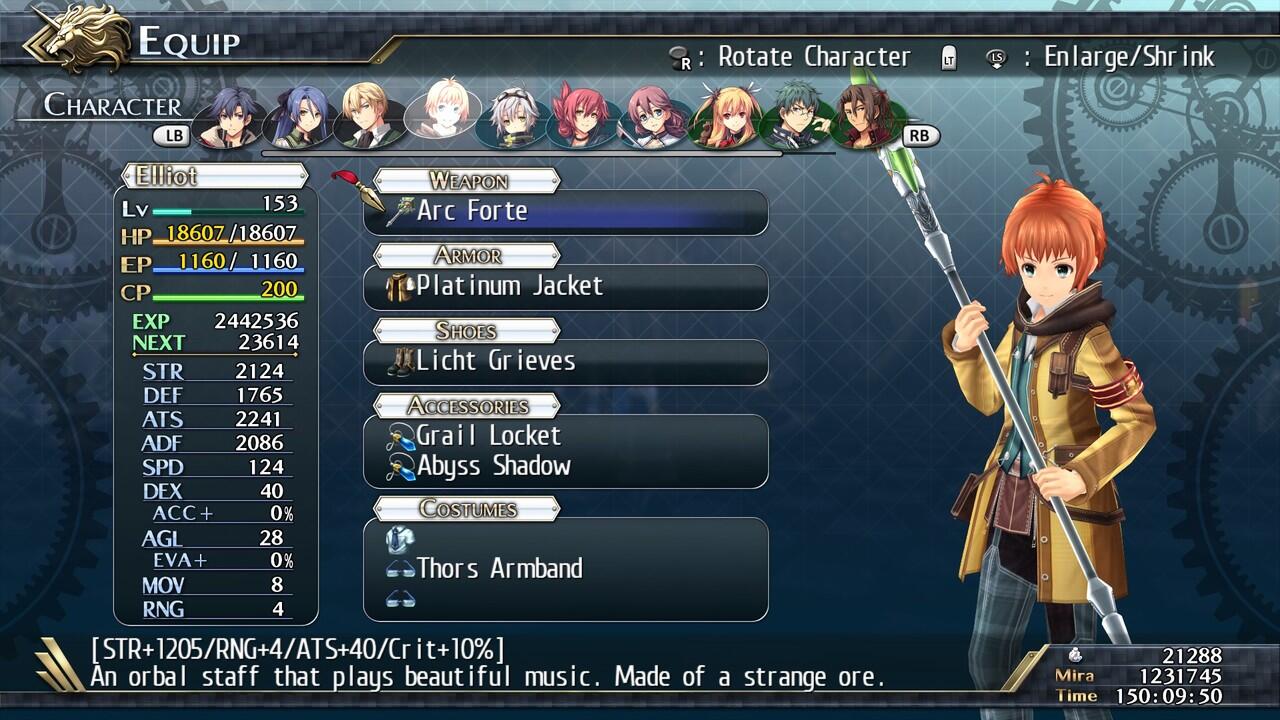This screenshot has width=1280, height=720.
Task: Choose the blond boy in green portrait
Action: click(367, 116)
